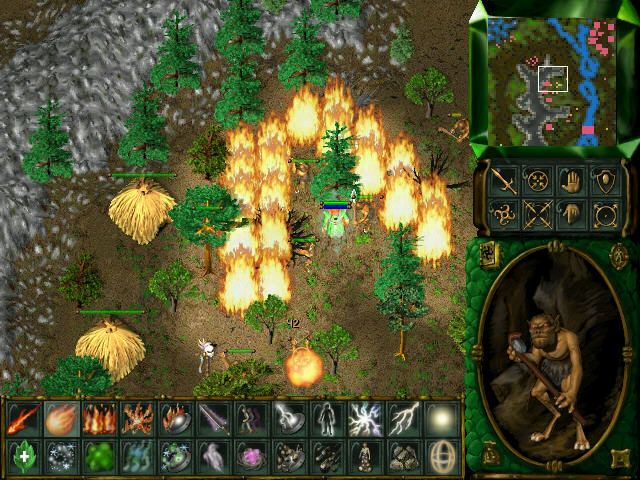Screen dimensions: 640x480
Task: Cast the fire arrow spell
Action: tap(21, 418)
